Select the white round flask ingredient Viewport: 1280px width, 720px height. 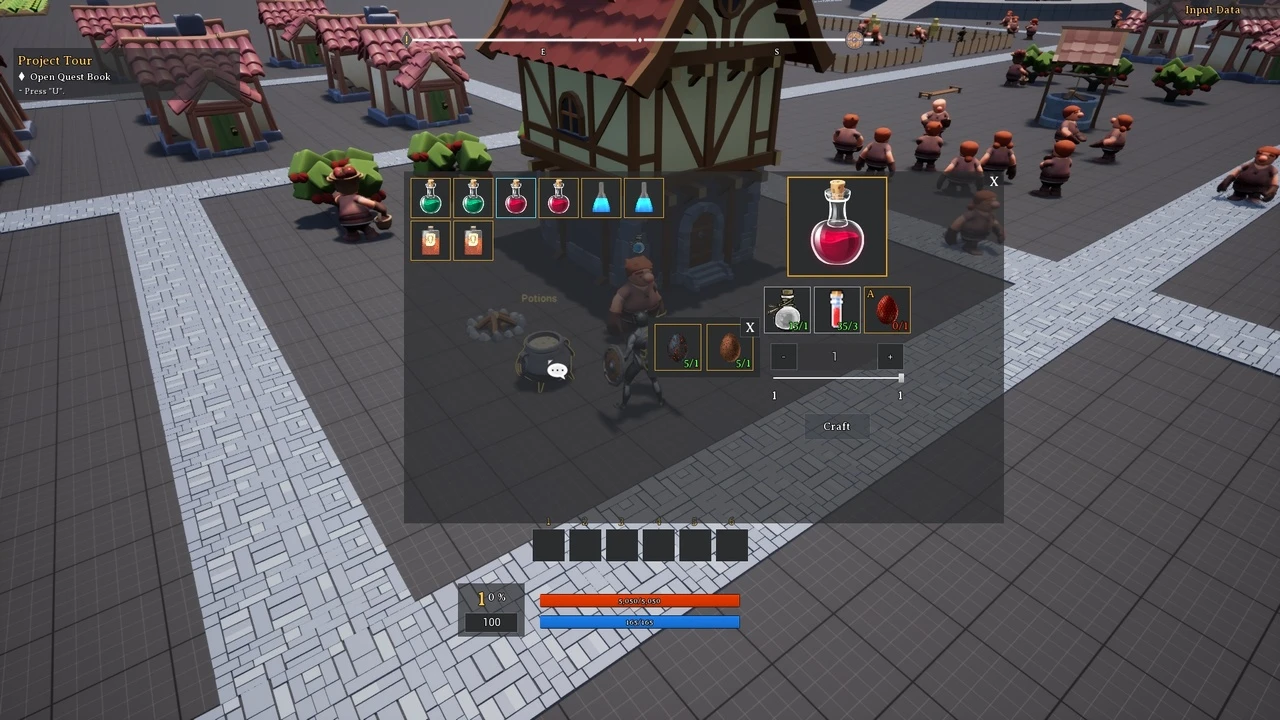click(787, 310)
